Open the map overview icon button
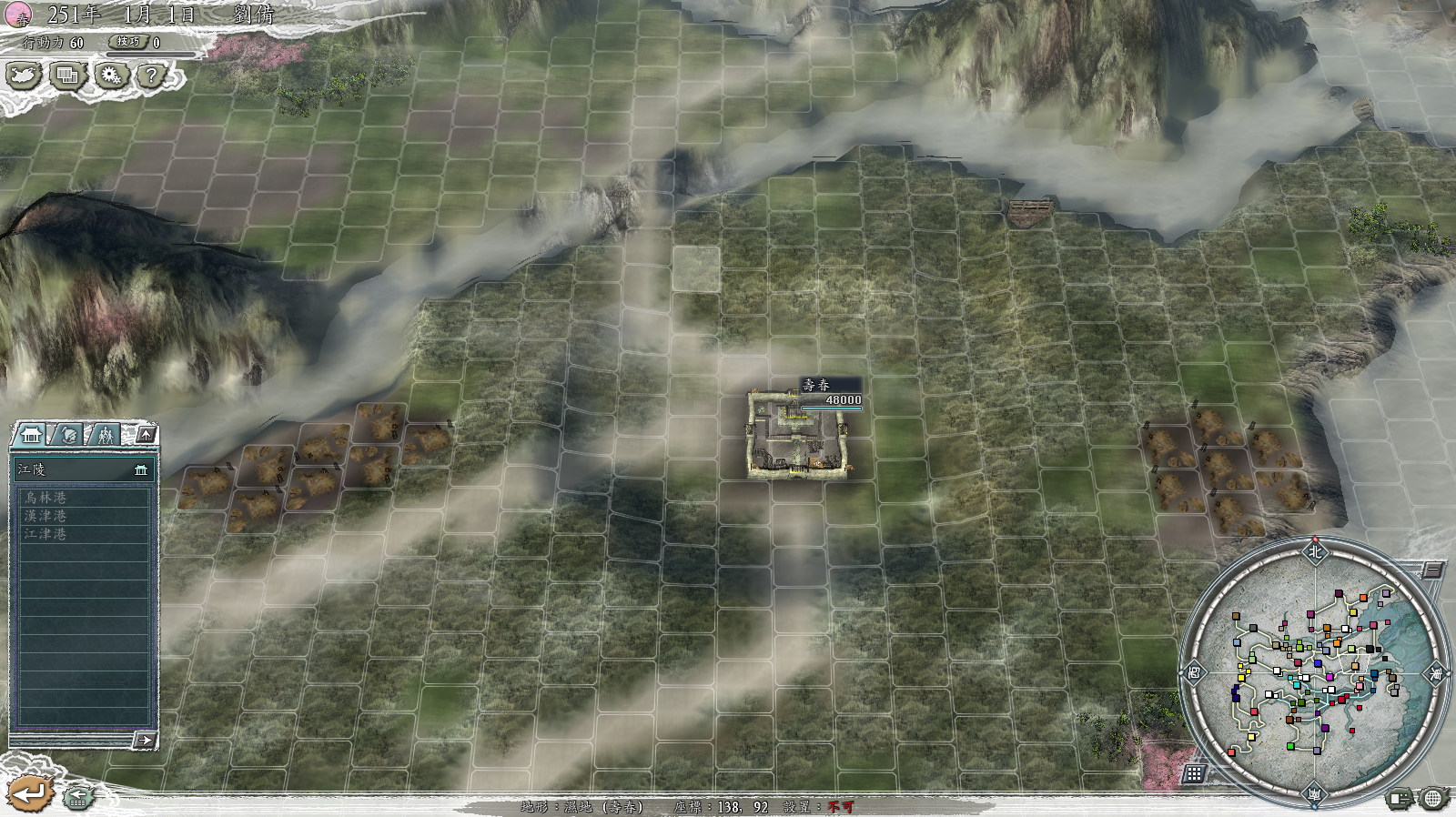 (x=24, y=76)
